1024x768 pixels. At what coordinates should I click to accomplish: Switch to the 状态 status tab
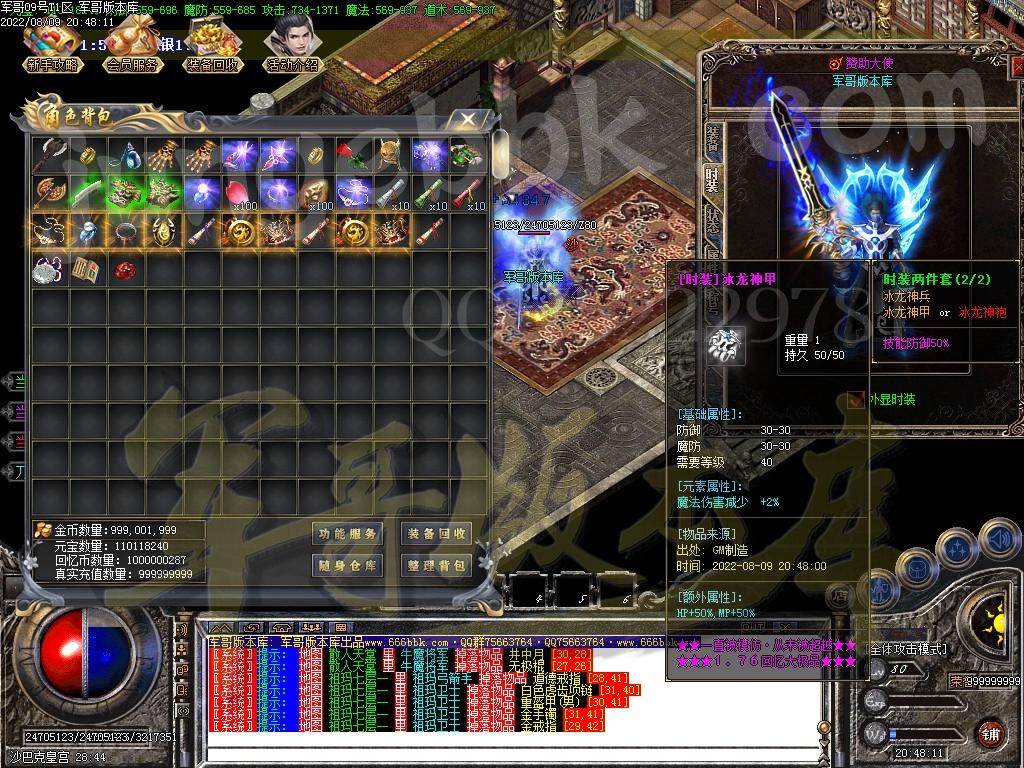tap(712, 218)
